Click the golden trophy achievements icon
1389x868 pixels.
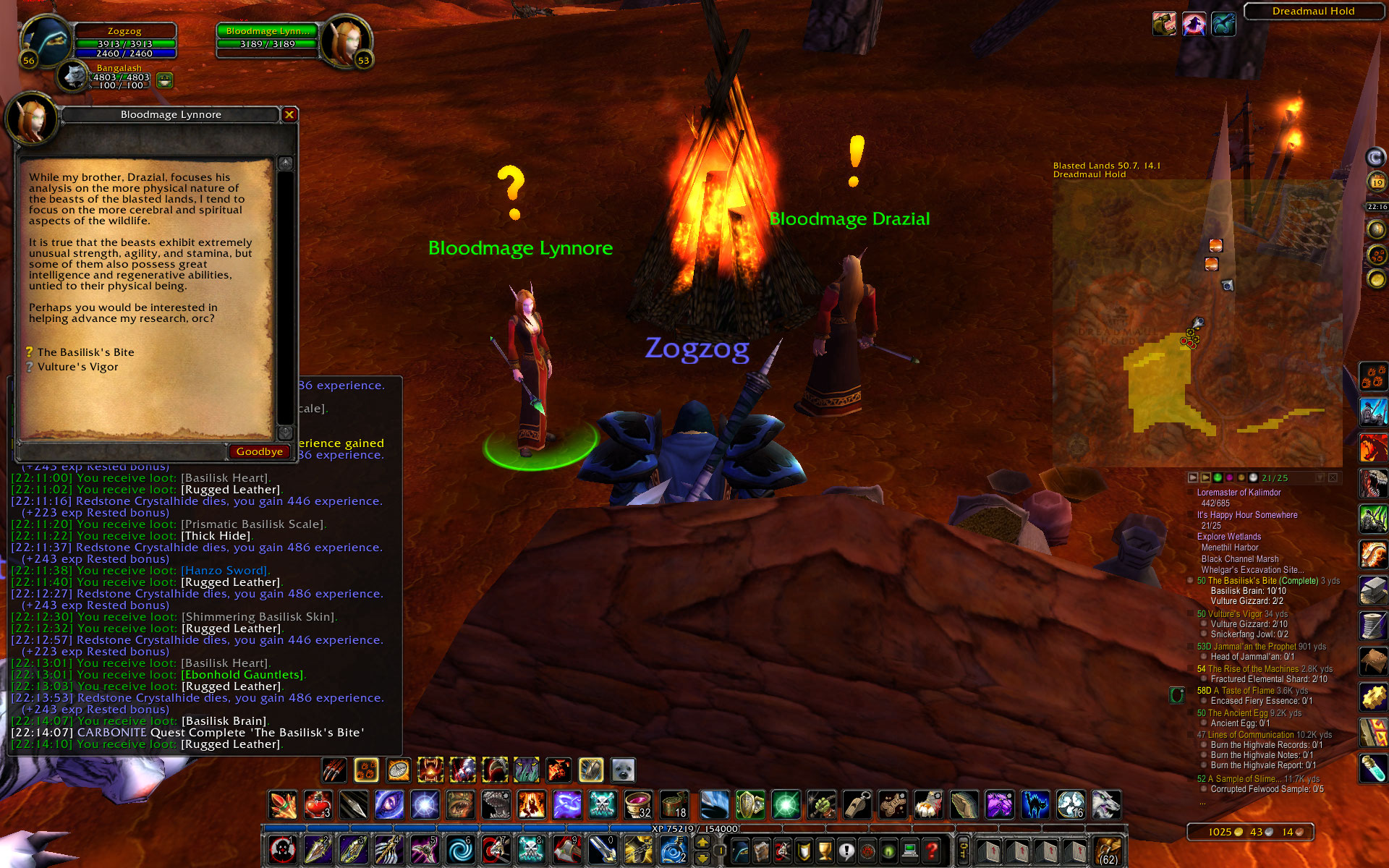click(x=825, y=851)
